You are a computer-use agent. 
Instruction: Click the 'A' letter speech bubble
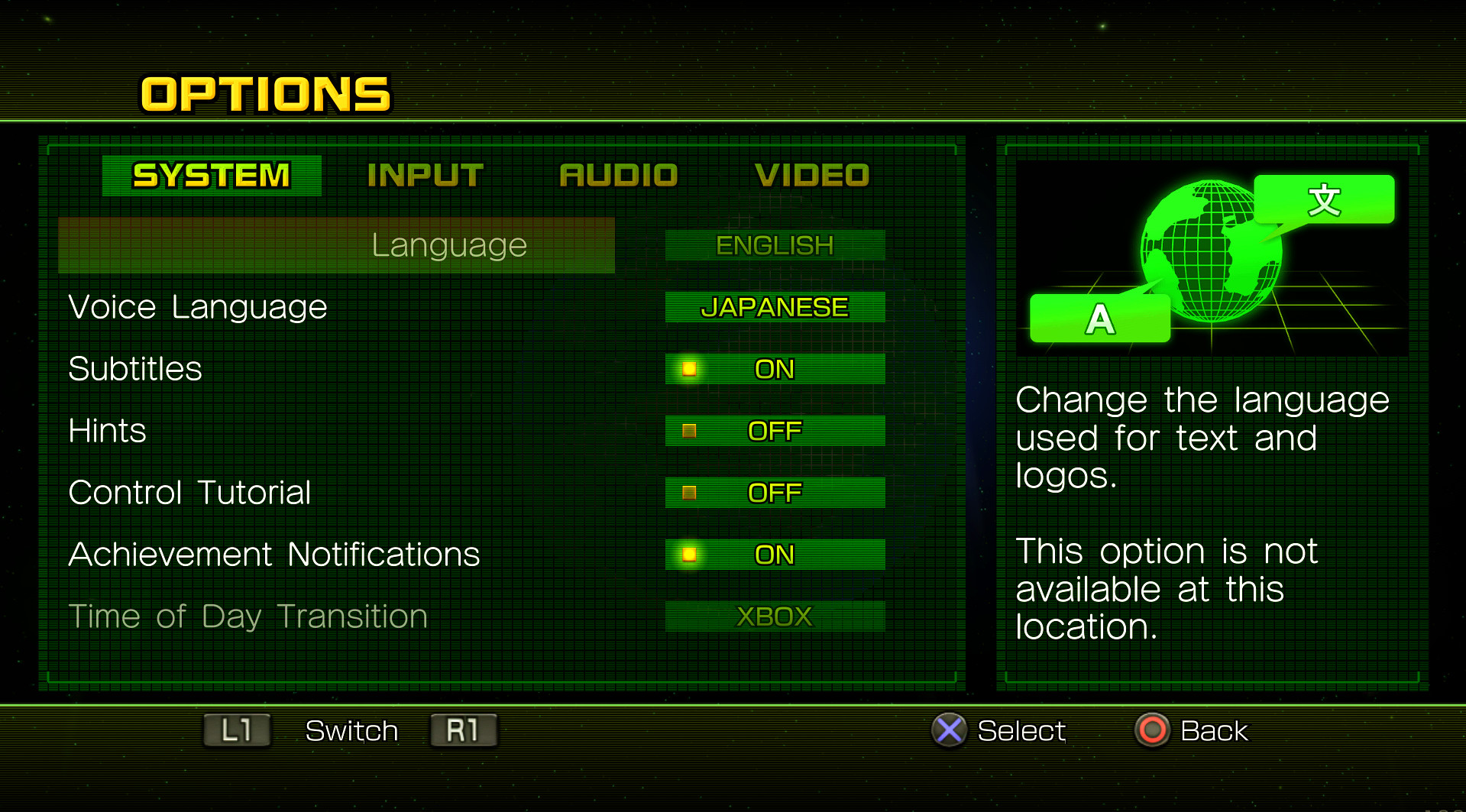pyautogui.click(x=1100, y=318)
